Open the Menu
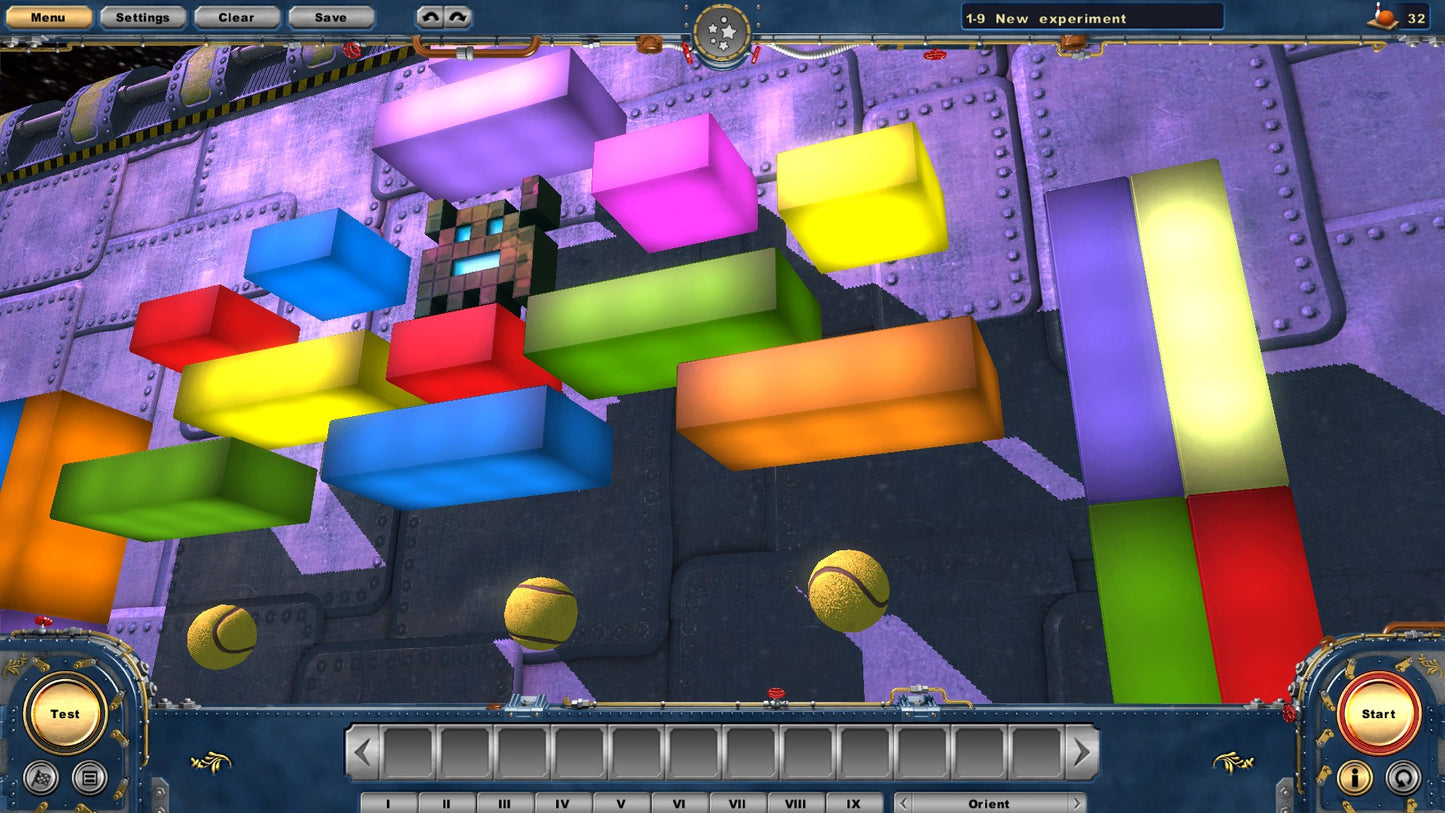This screenshot has width=1445, height=813. [47, 17]
